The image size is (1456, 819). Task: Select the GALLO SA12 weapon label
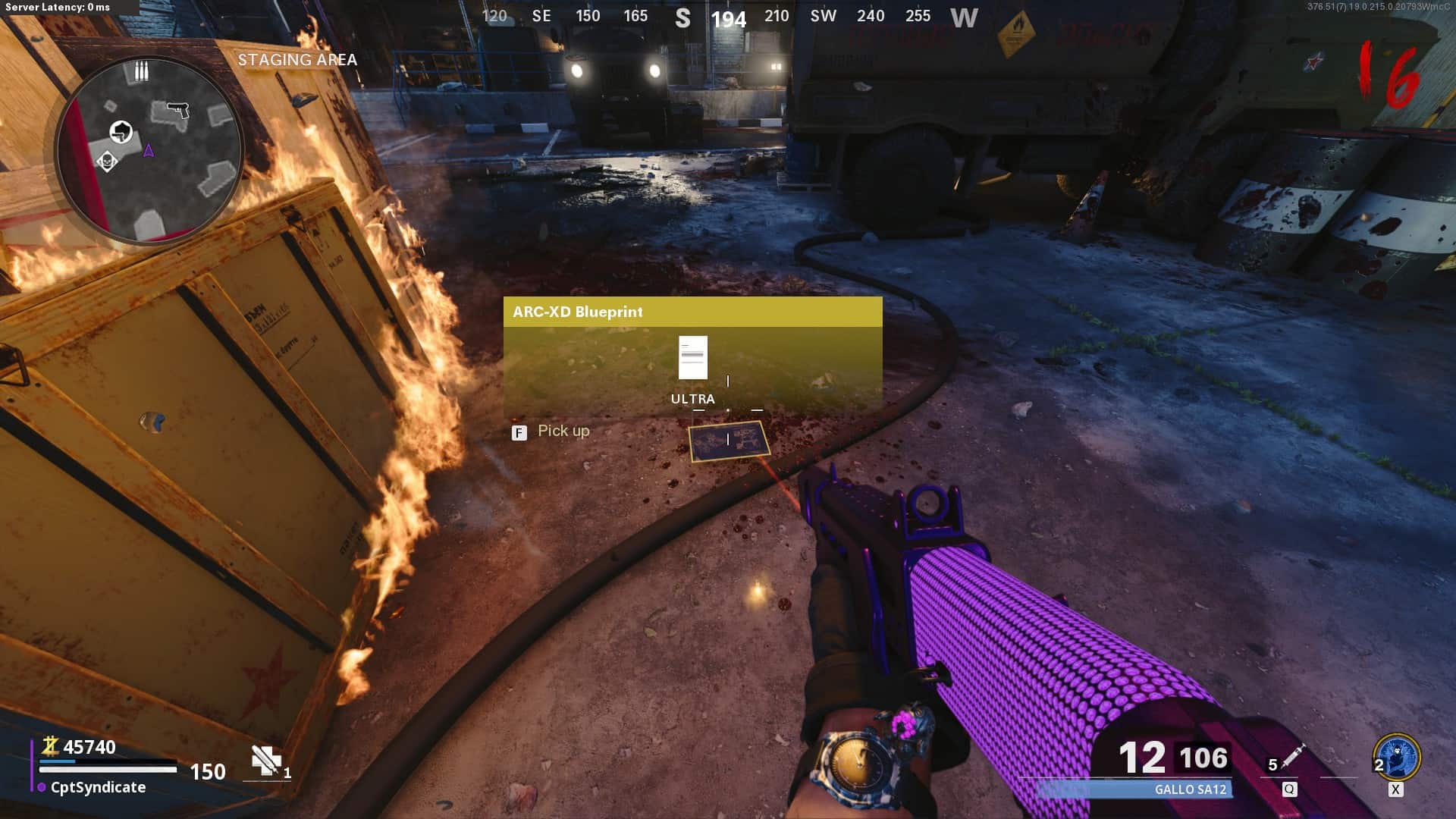pyautogui.click(x=1190, y=789)
